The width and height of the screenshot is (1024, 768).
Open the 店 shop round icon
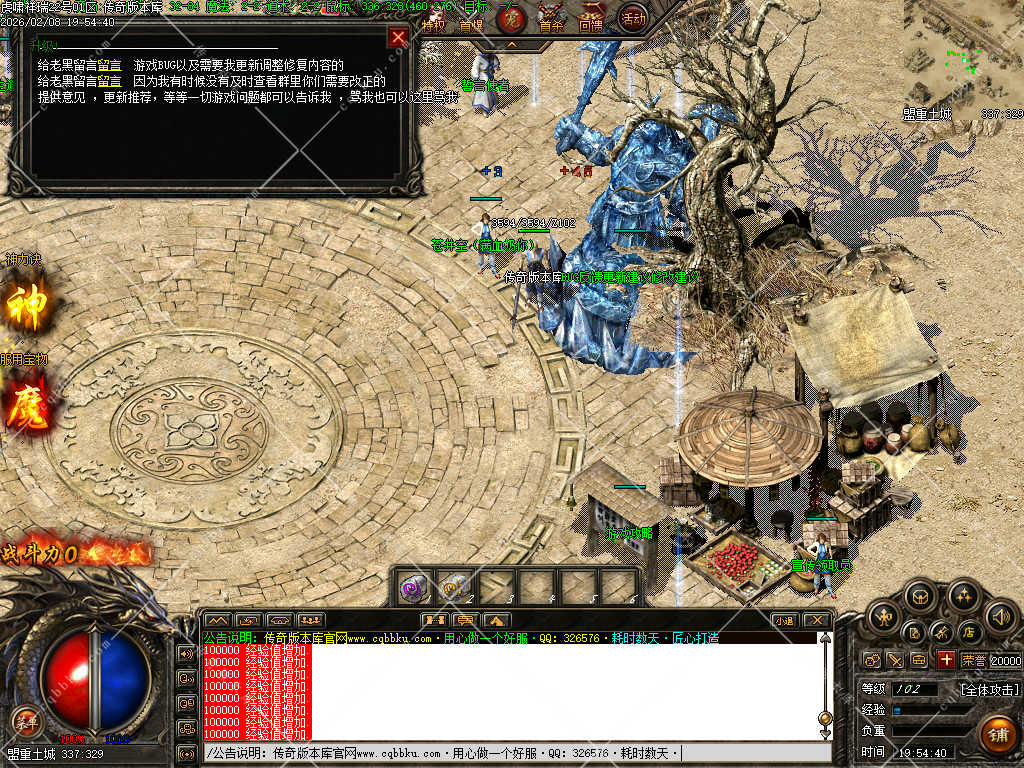tap(969, 632)
